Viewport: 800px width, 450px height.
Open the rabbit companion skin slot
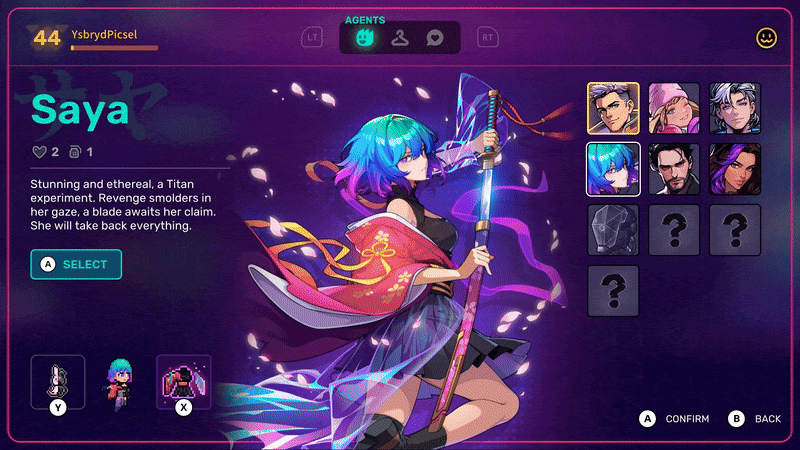tap(58, 380)
